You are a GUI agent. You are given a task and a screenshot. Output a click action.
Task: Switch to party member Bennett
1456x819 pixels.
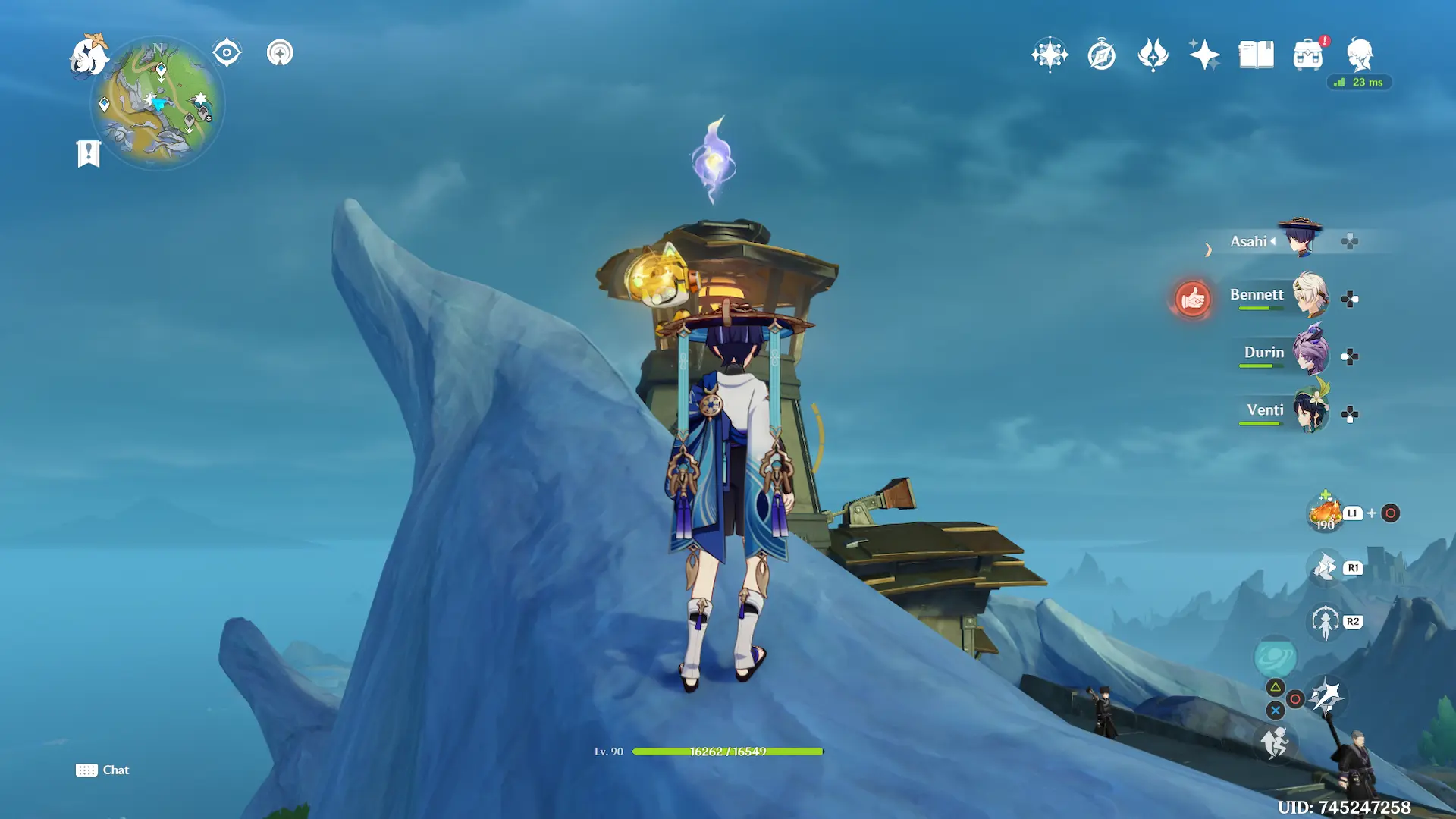tap(1310, 297)
